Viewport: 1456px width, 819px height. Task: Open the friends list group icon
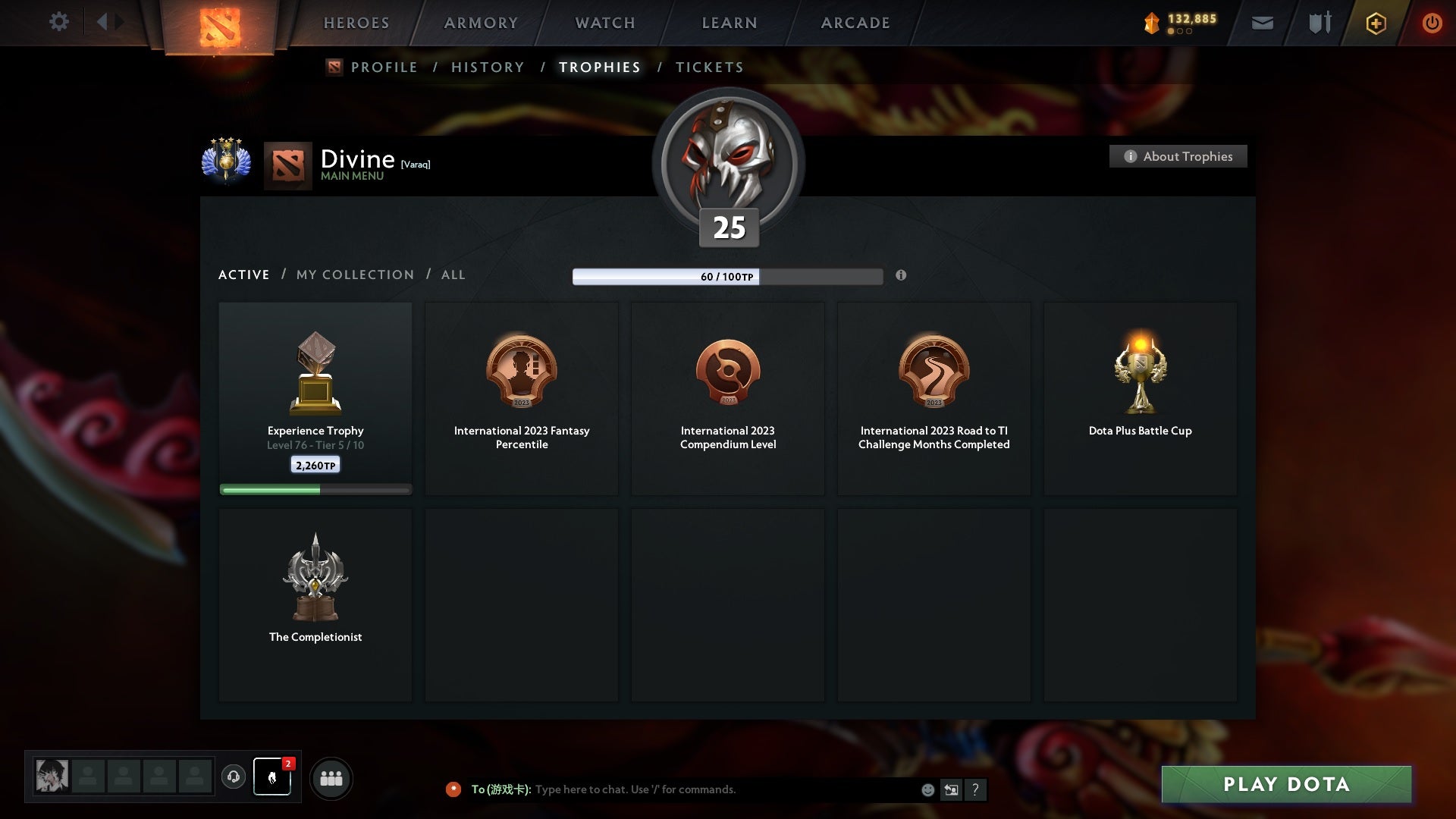(x=331, y=778)
